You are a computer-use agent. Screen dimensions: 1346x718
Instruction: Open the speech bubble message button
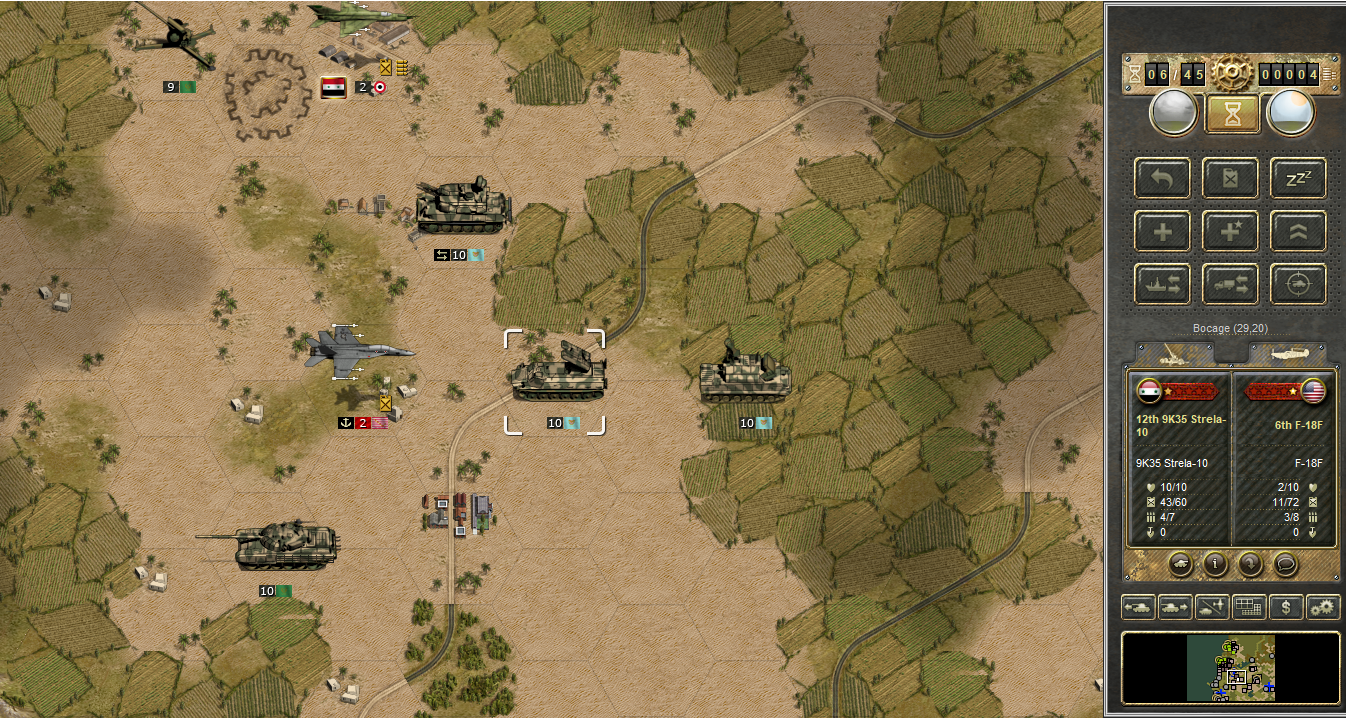click(1285, 564)
